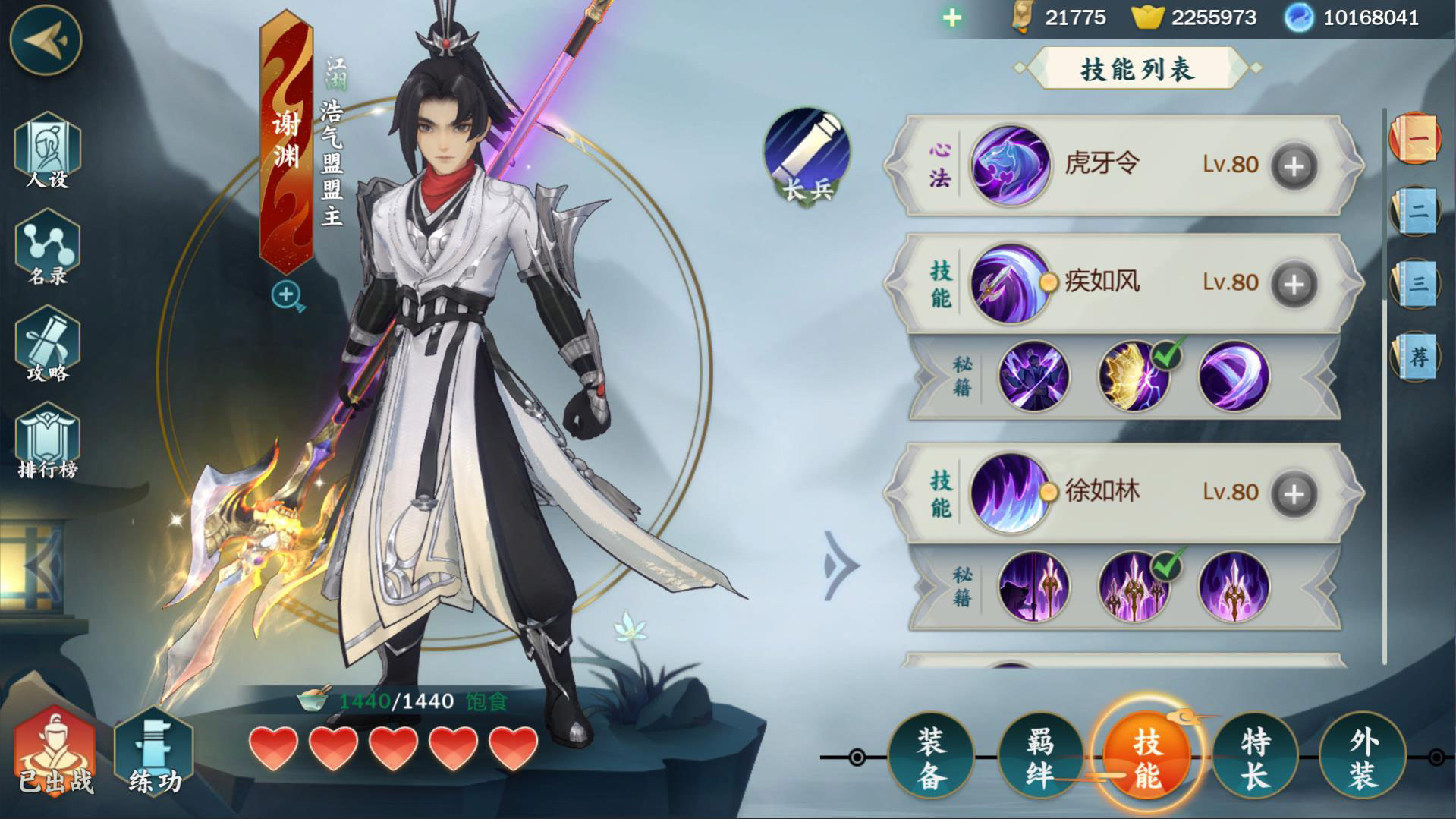The height and width of the screenshot is (819, 1456).
Task: Toggle the 已出战 deployment button
Action: pos(55,752)
